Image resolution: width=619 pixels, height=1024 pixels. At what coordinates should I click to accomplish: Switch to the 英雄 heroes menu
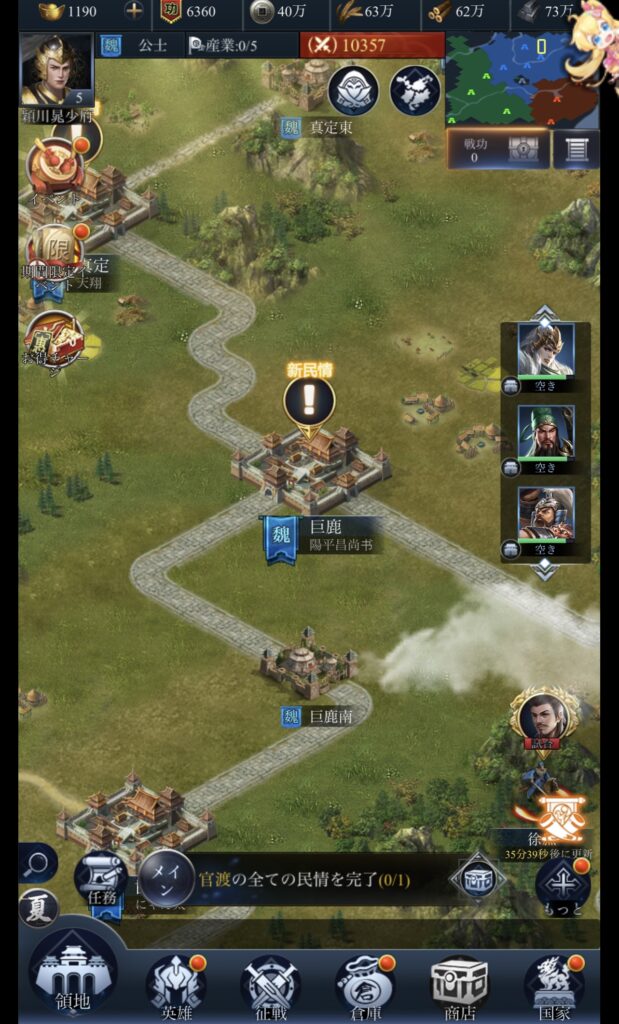point(176,985)
